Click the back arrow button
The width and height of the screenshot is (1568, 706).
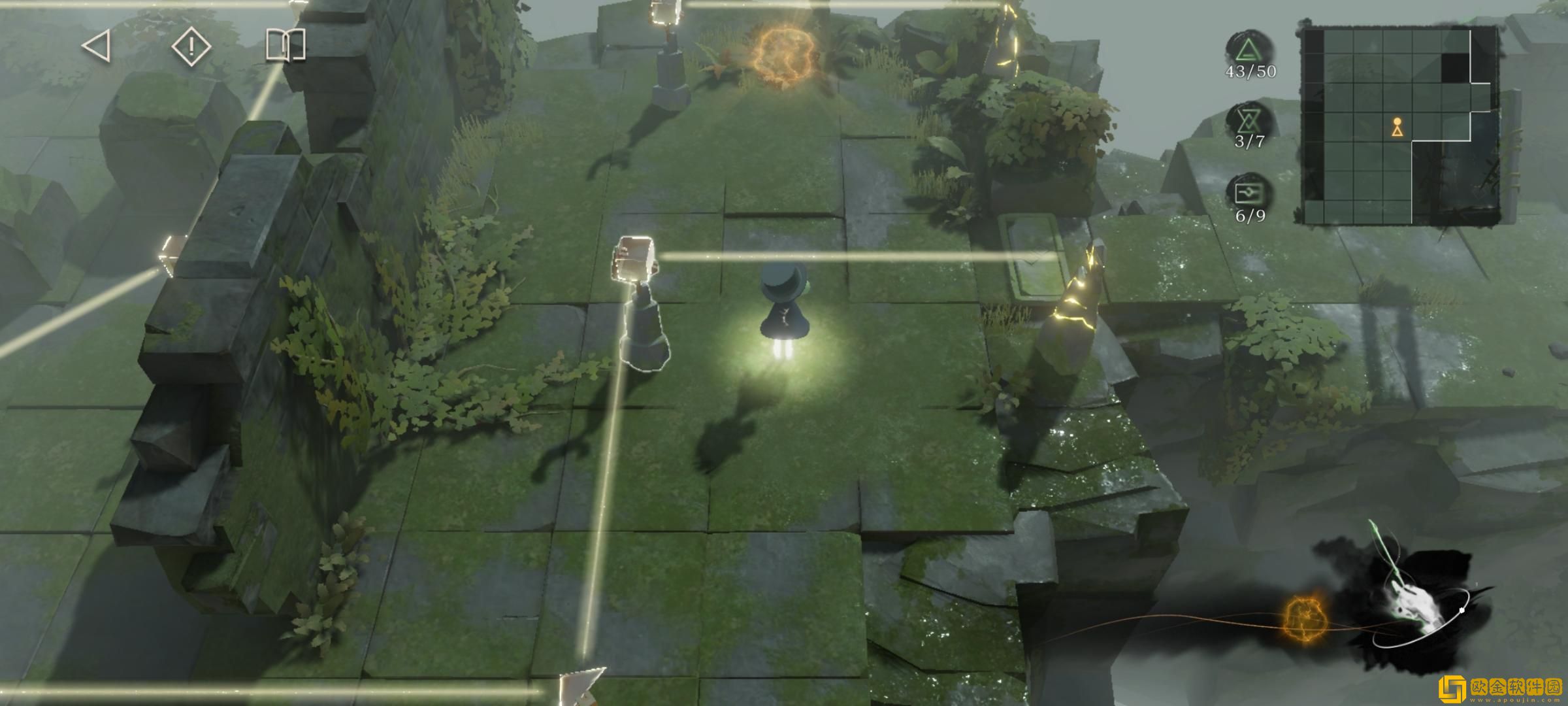(x=97, y=46)
